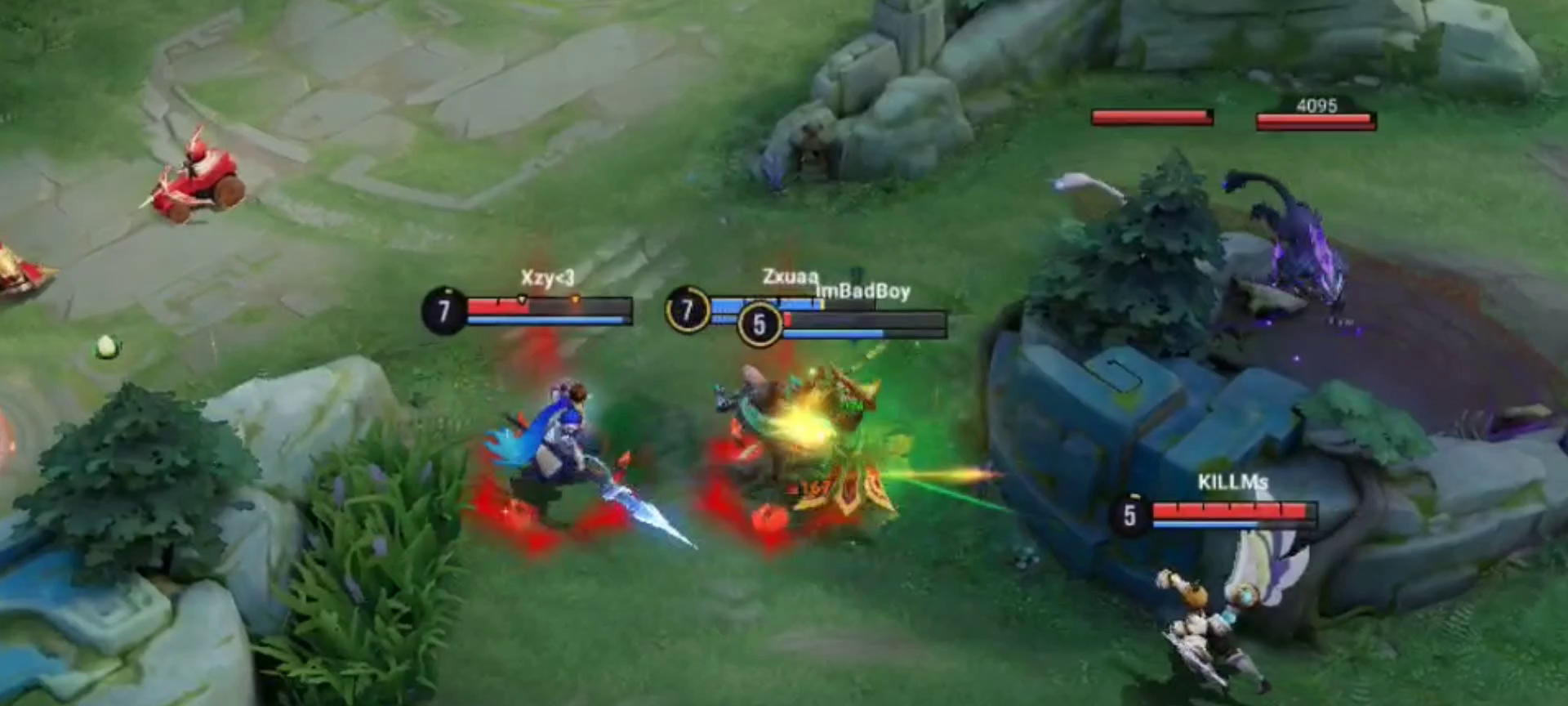Screen dimensions: 1568x706
Task: Click the level 7 badge beside Zxuaa
Action: 687,311
